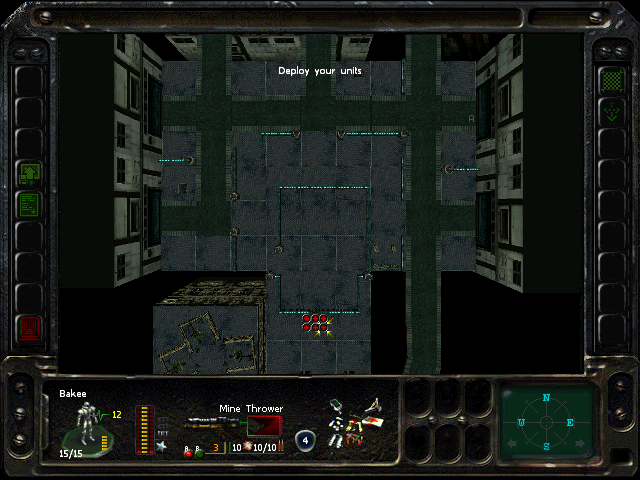Toggle the green checkered grid button

click(x=610, y=79)
